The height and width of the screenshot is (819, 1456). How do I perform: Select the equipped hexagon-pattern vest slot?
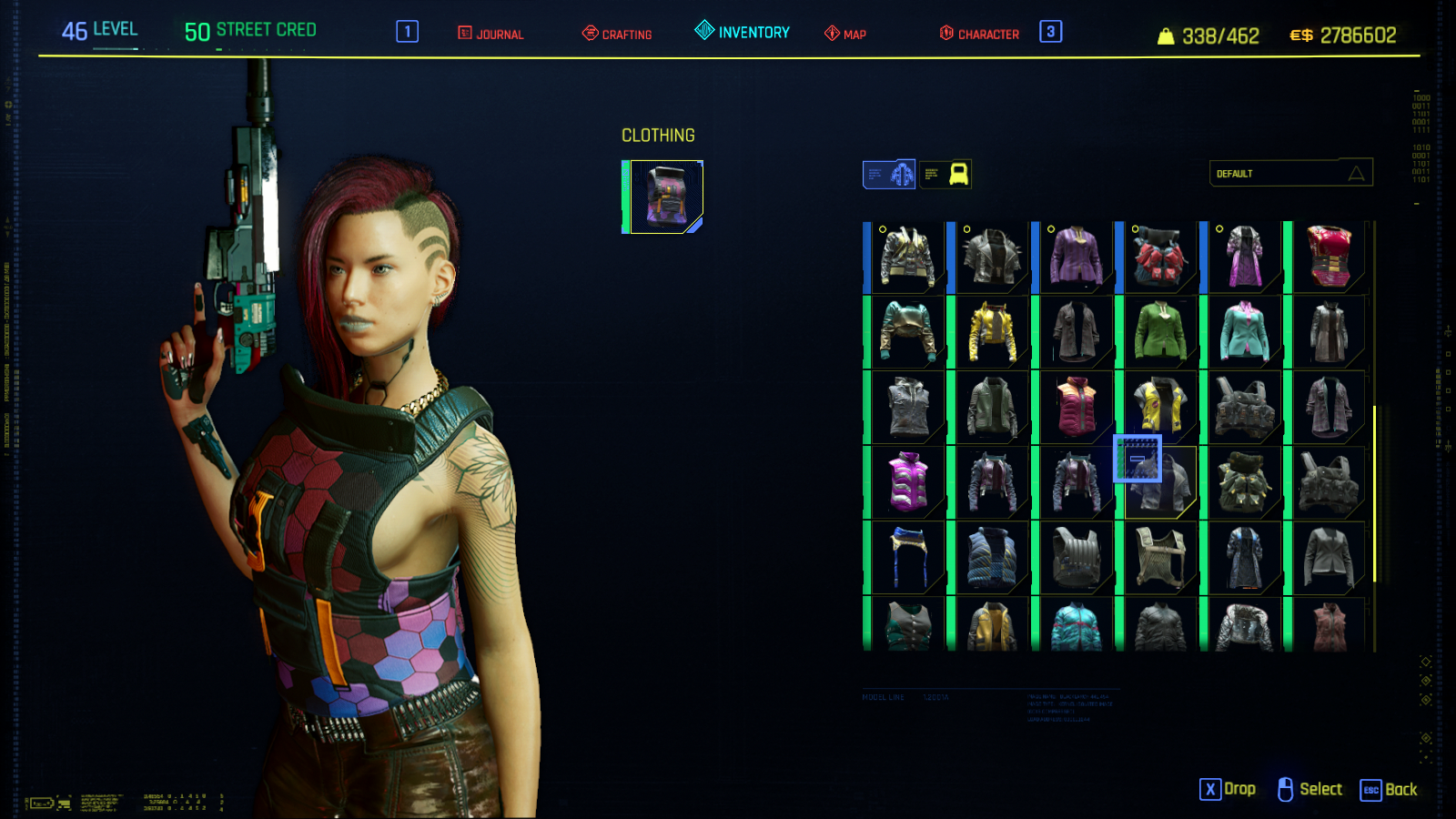[665, 197]
